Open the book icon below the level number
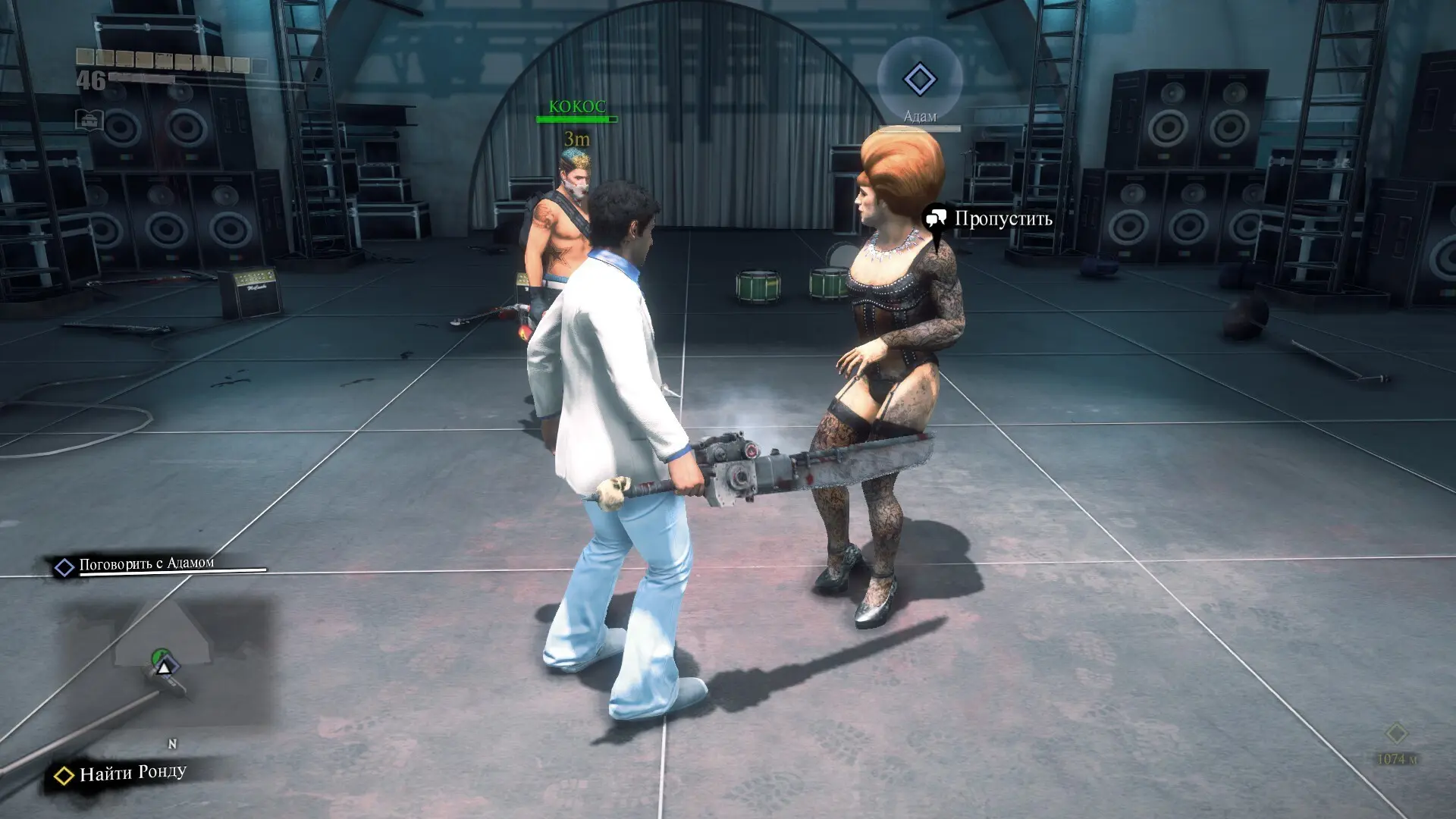The width and height of the screenshot is (1456, 819). click(x=89, y=120)
